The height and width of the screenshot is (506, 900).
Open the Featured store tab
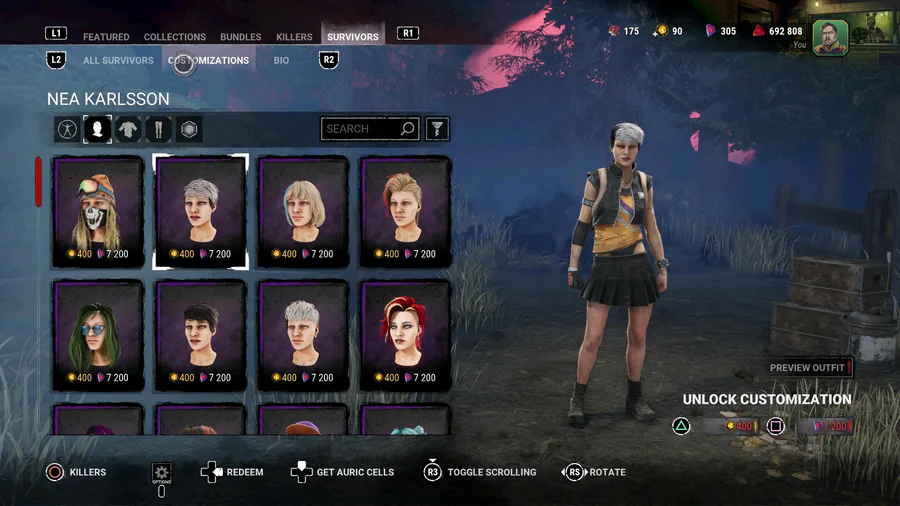coord(106,37)
